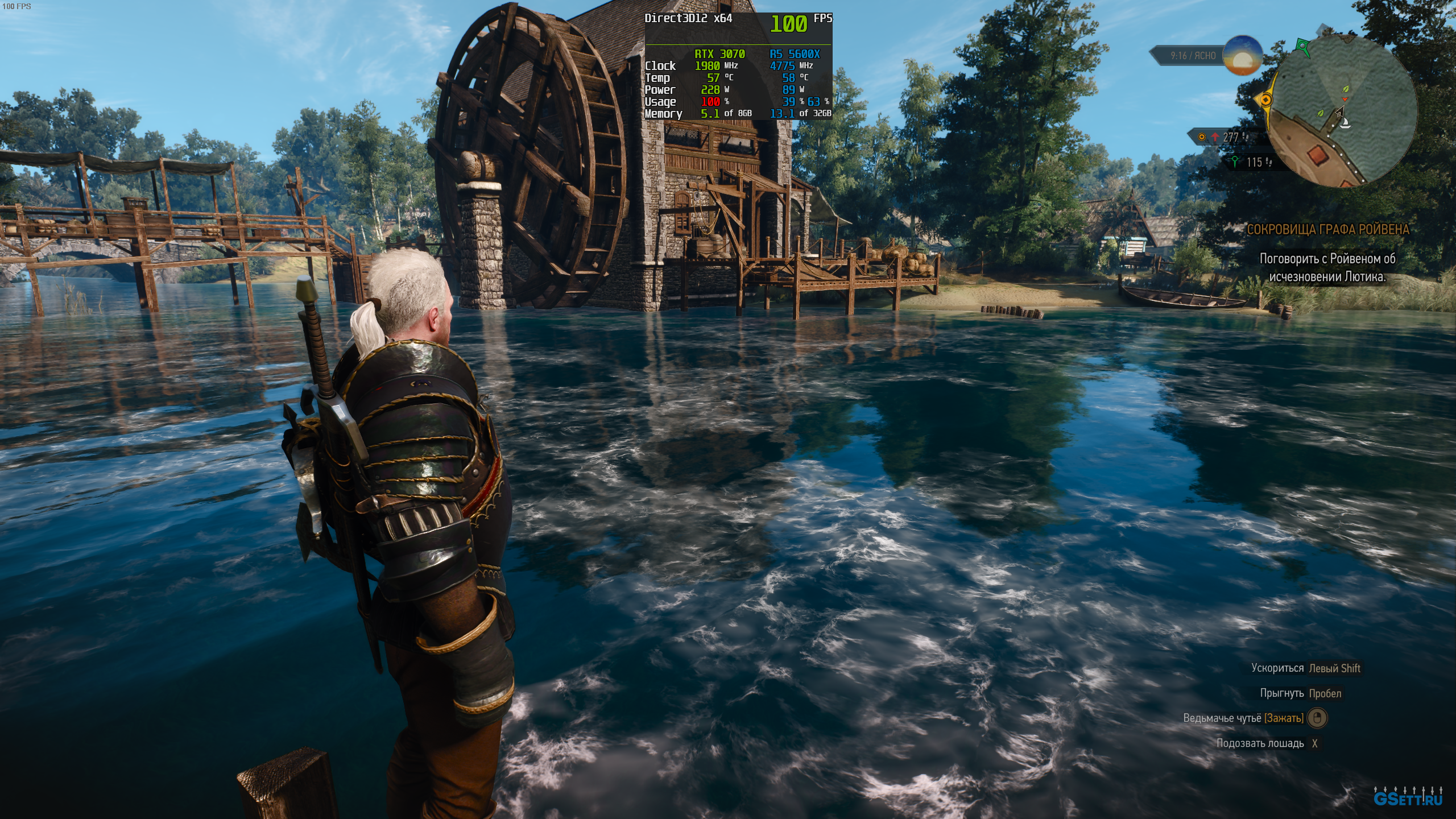
Task: Click the sun weather icon beside the clock
Action: pyautogui.click(x=1243, y=55)
